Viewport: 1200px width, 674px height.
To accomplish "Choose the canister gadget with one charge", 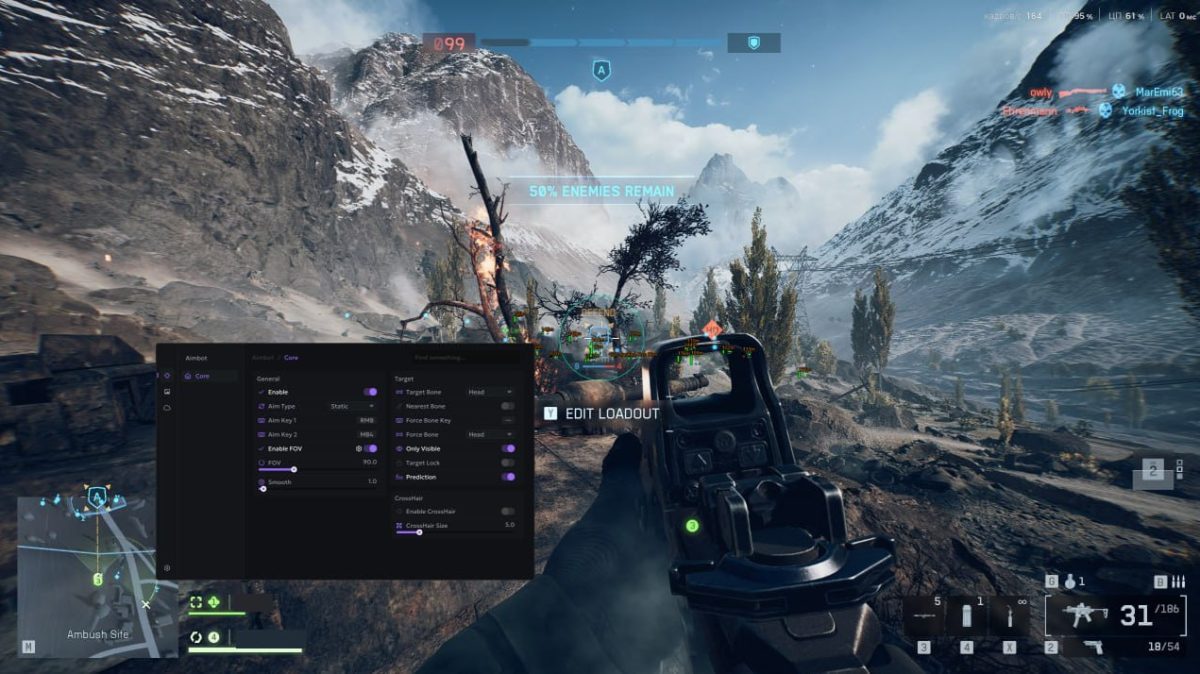I will click(967, 616).
